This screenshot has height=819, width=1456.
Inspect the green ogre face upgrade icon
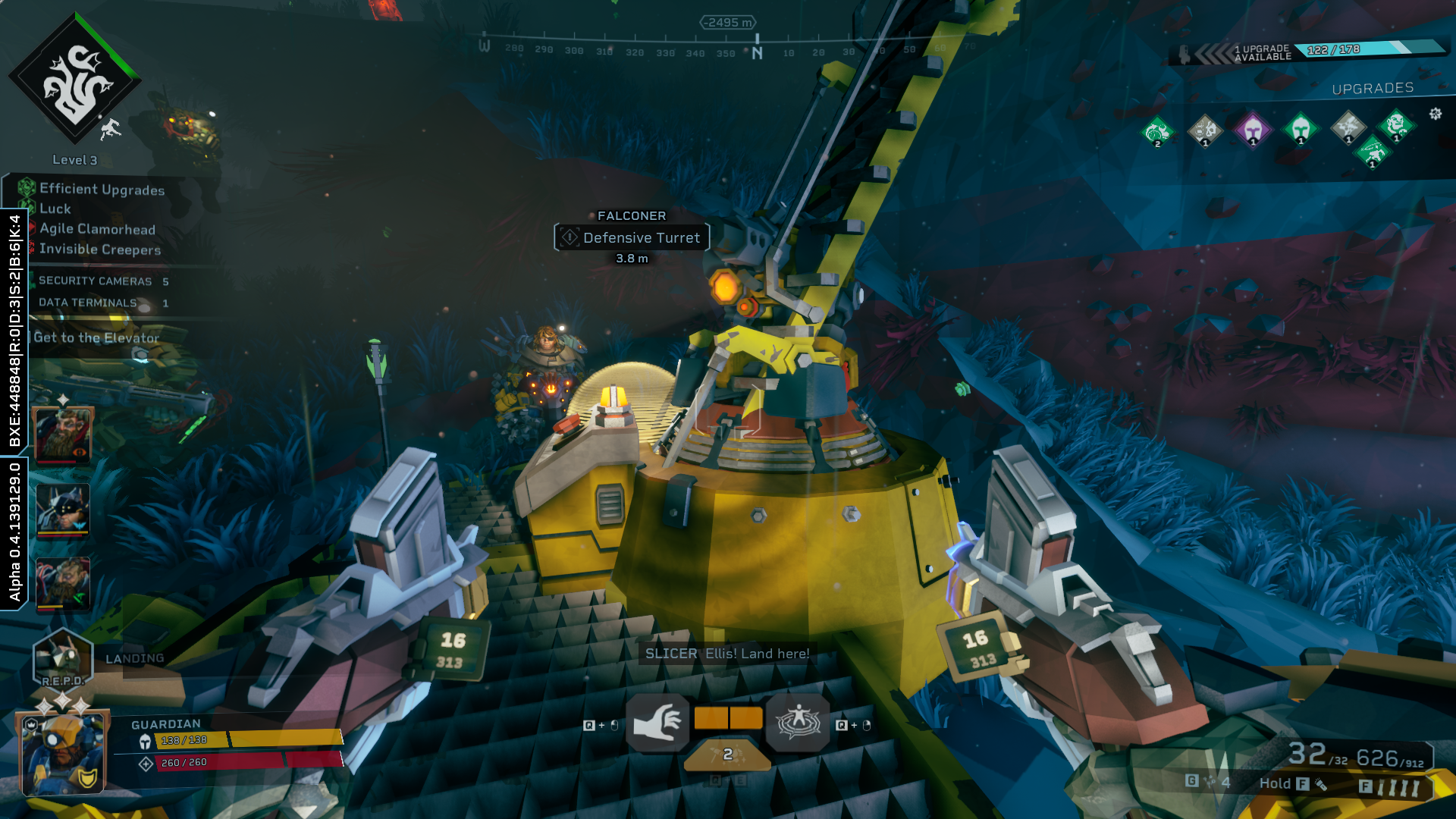point(1396,125)
